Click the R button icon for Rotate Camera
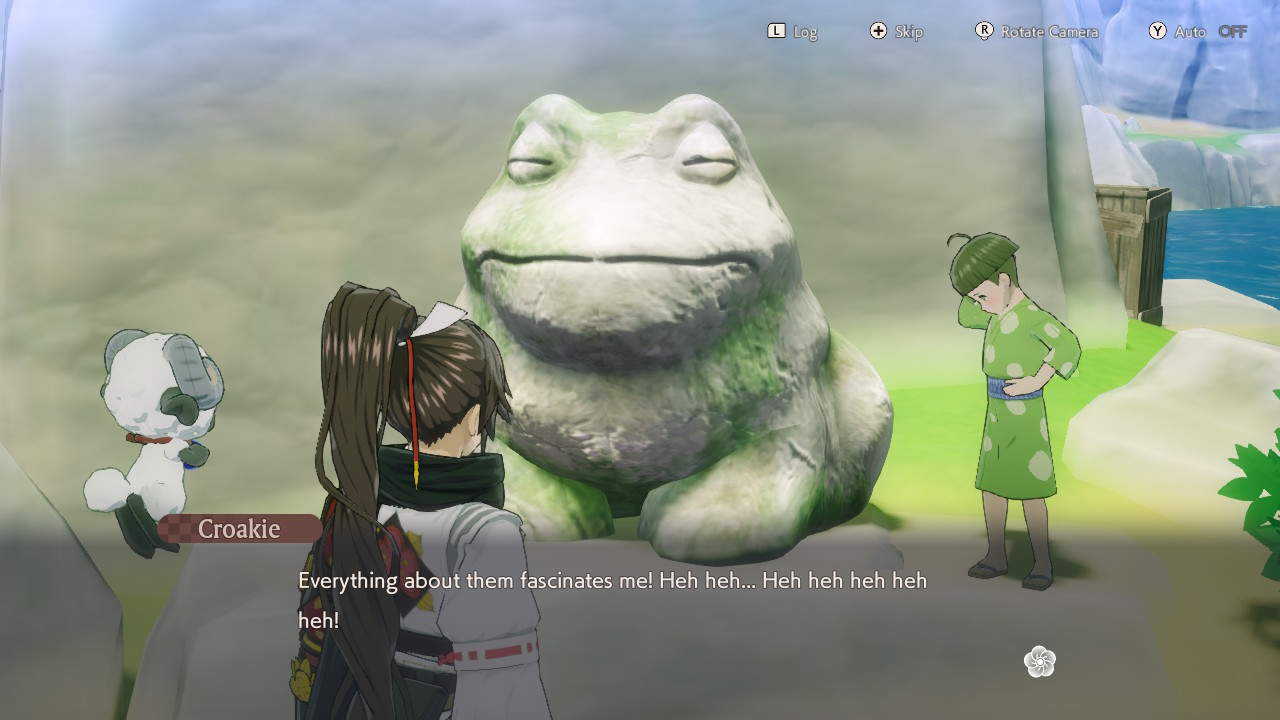 (983, 31)
